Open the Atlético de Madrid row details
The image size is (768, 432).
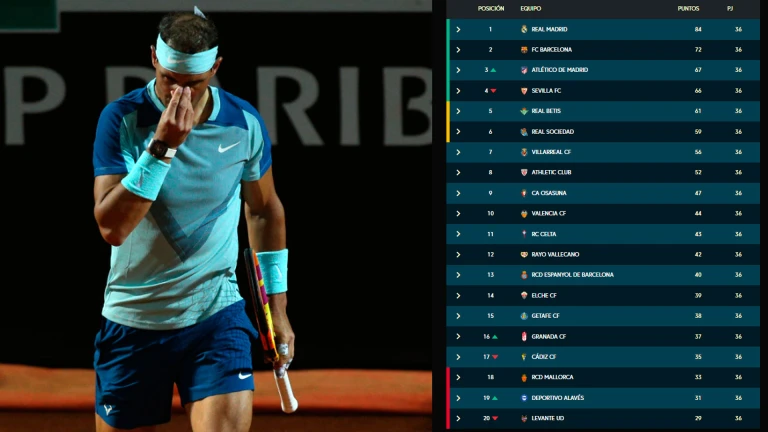coord(458,70)
